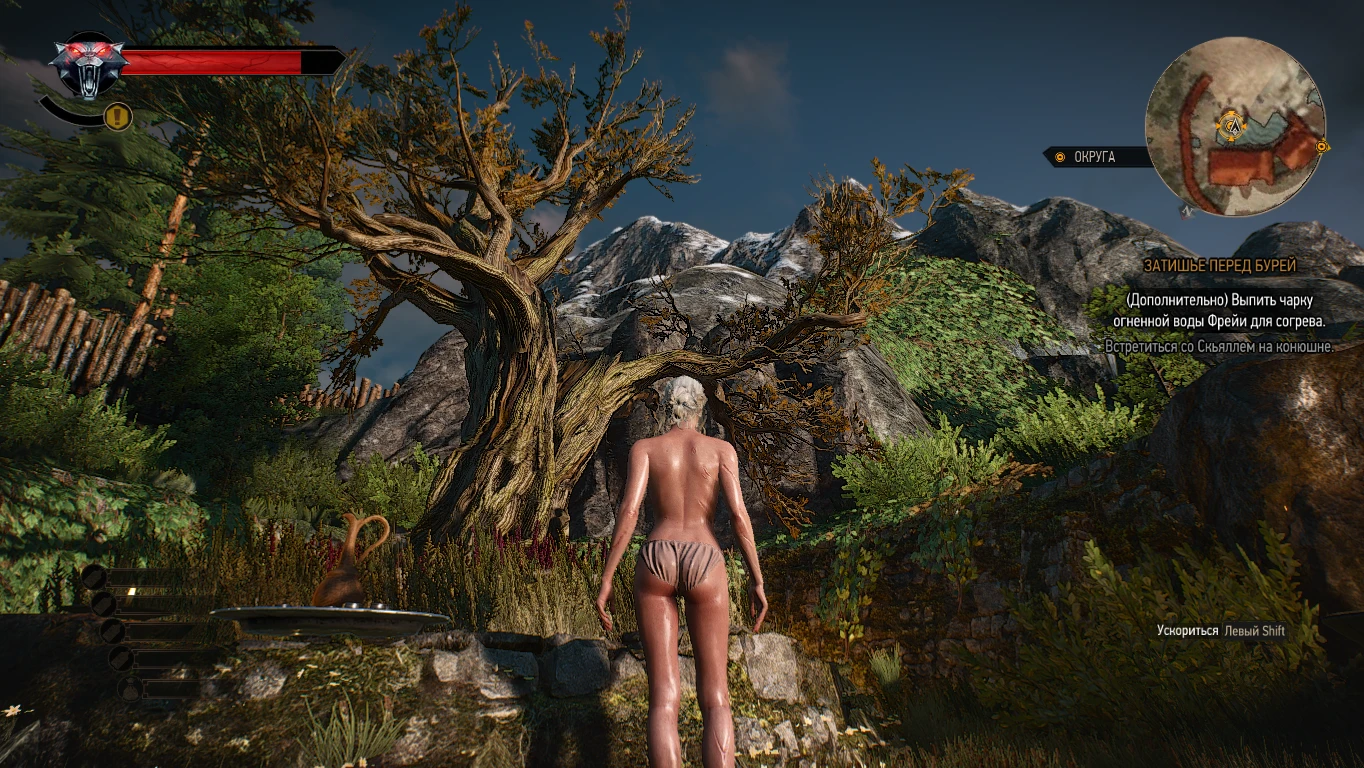Click the quest marker diamond on the minimap edge

(1321, 146)
